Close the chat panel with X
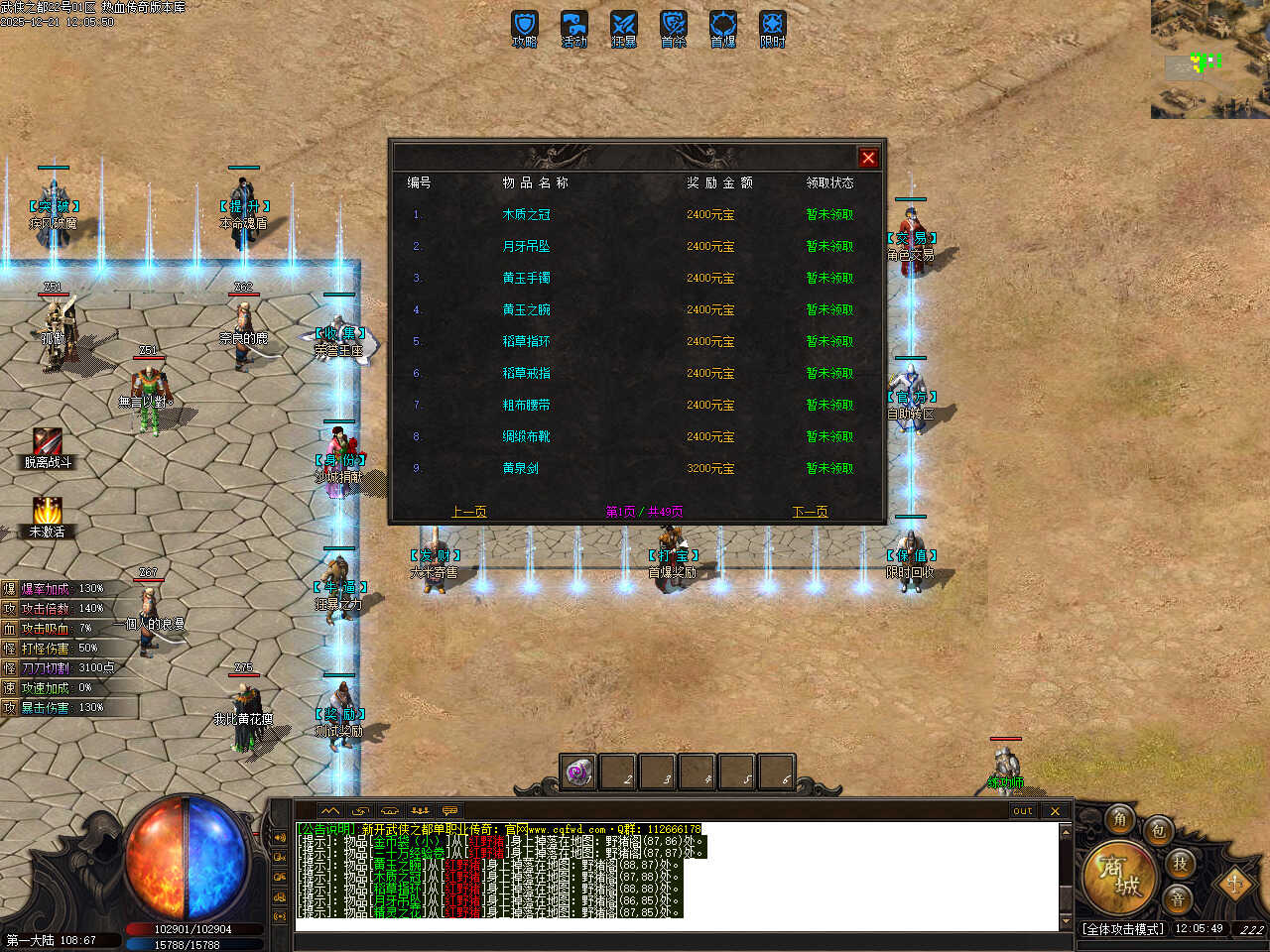The image size is (1270, 952). pos(1055,811)
